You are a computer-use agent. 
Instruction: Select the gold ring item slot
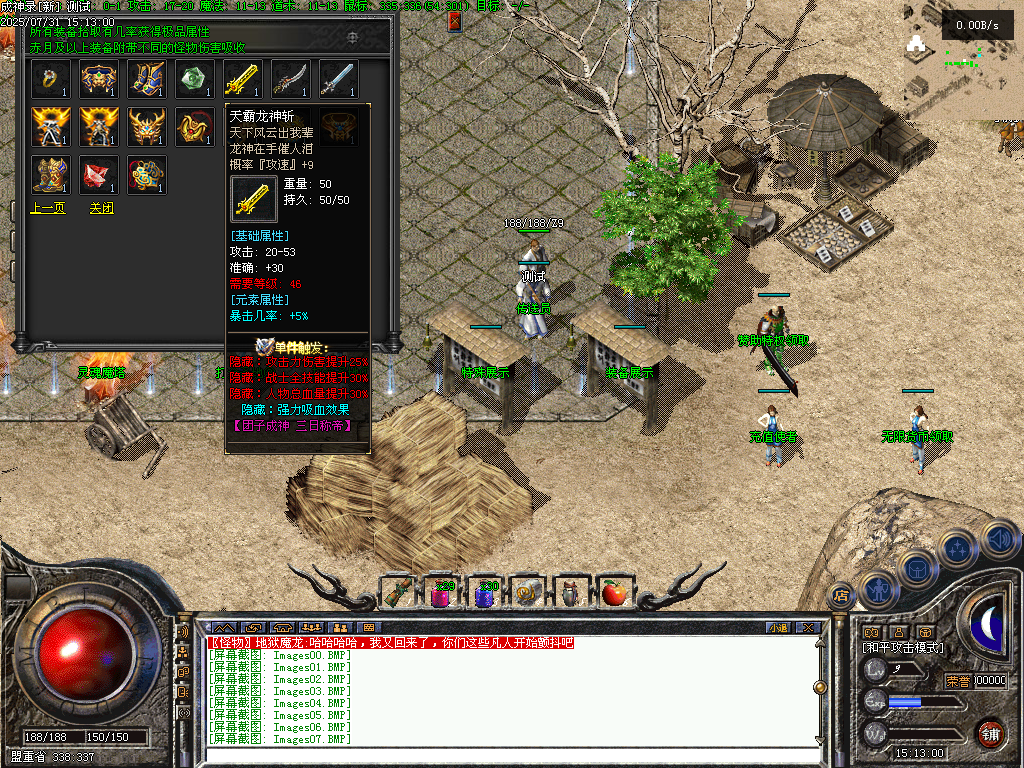point(50,80)
